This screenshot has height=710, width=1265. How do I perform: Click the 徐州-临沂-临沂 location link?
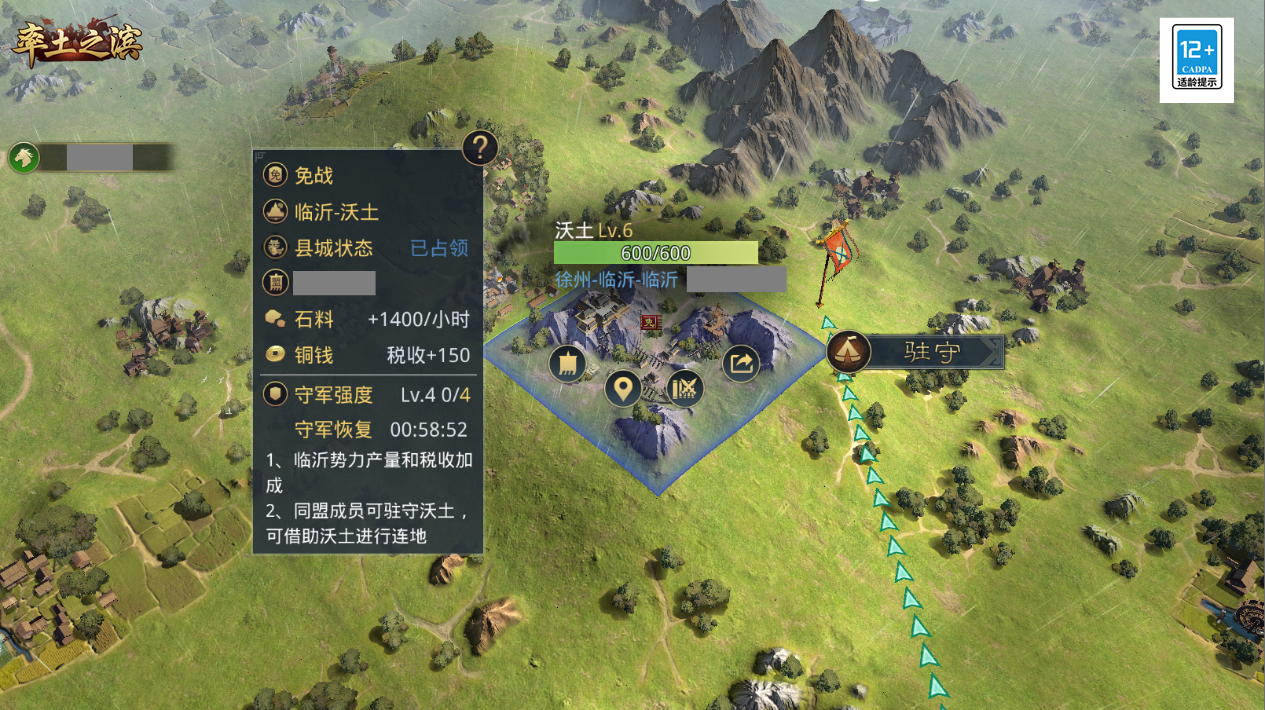(x=616, y=280)
